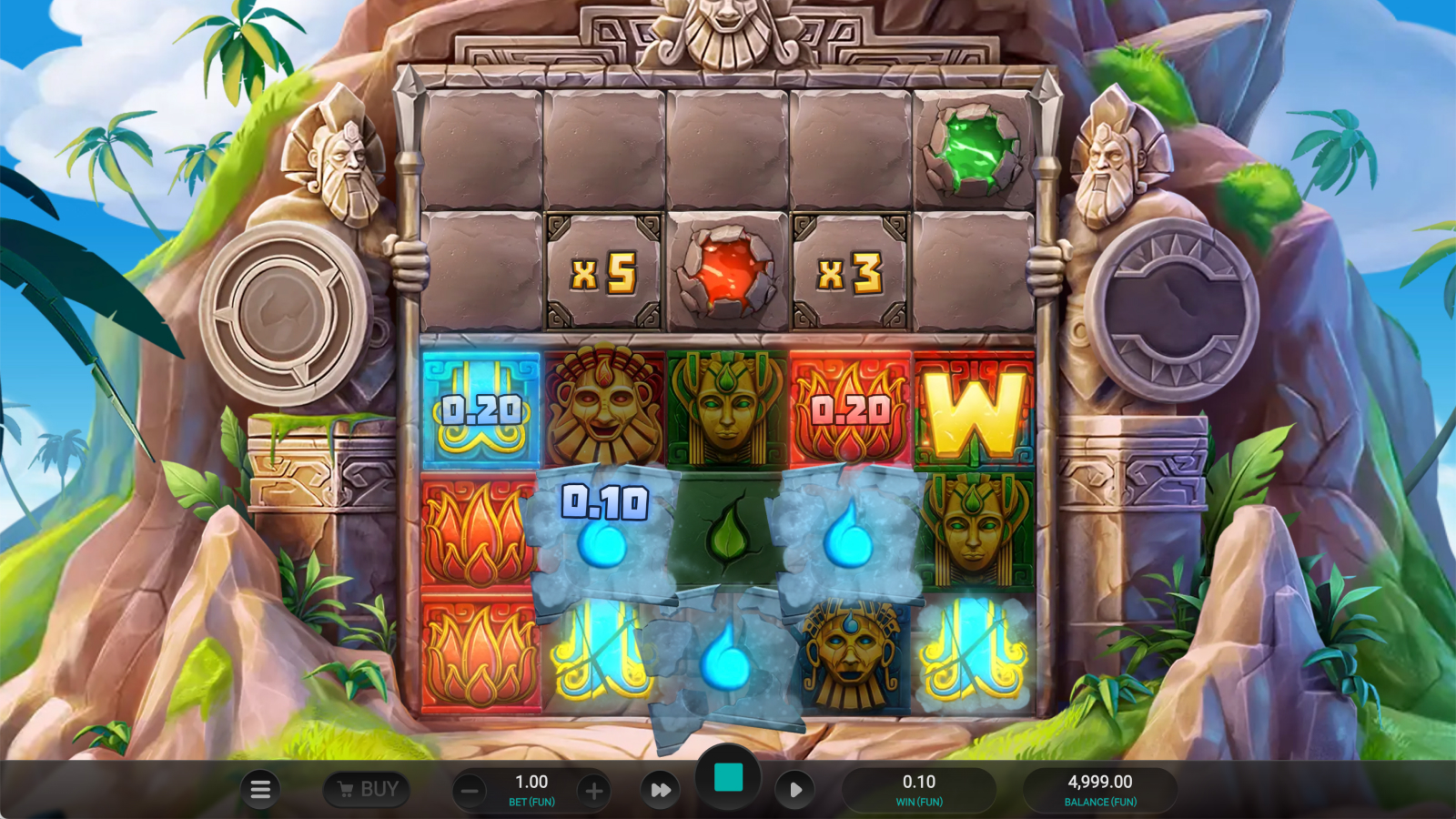Select the red gem orb tile
The width and height of the screenshot is (1456, 819).
click(725, 271)
